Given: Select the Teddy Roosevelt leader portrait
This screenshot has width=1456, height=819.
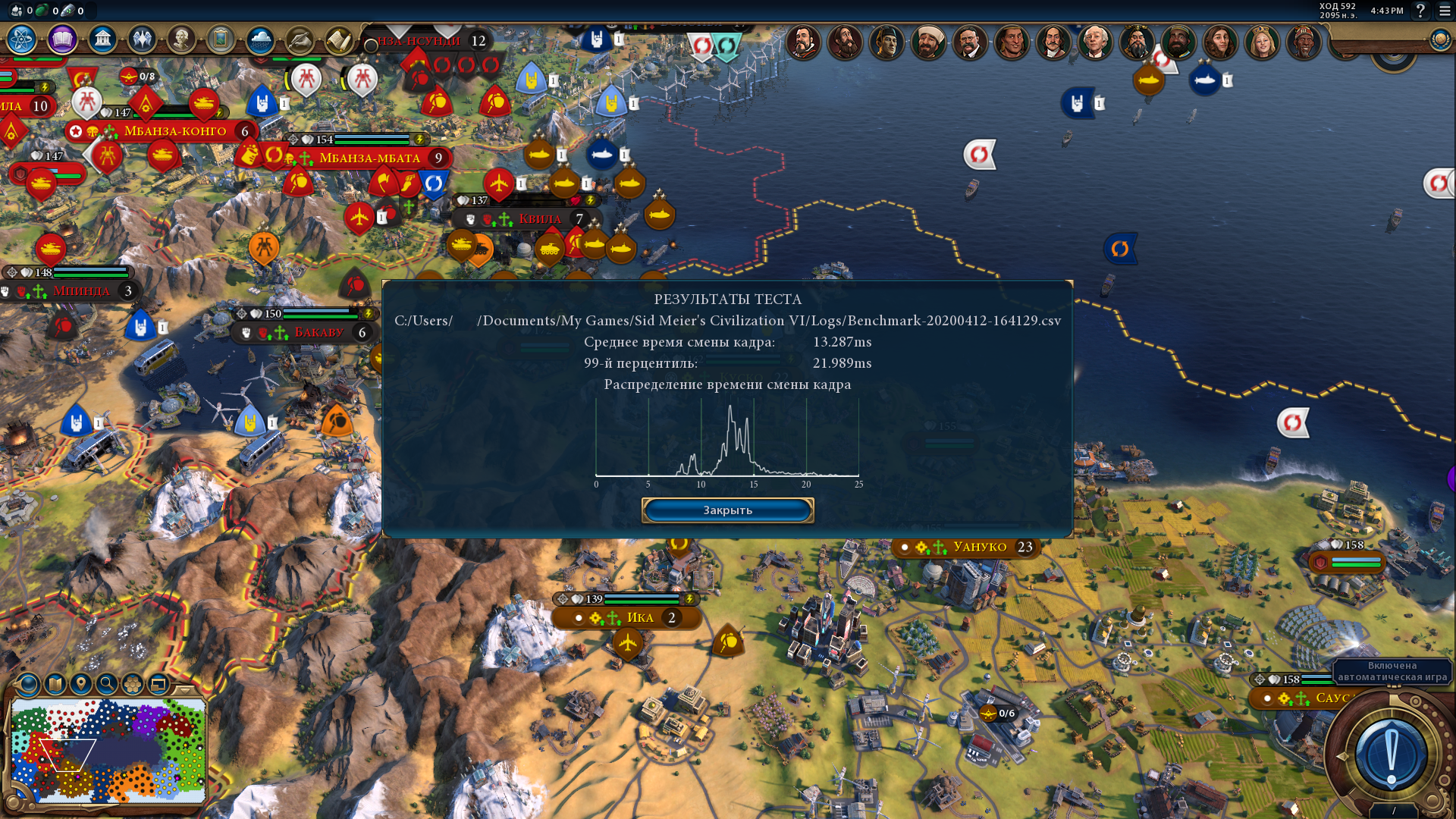Looking at the screenshot, I should (970, 42).
